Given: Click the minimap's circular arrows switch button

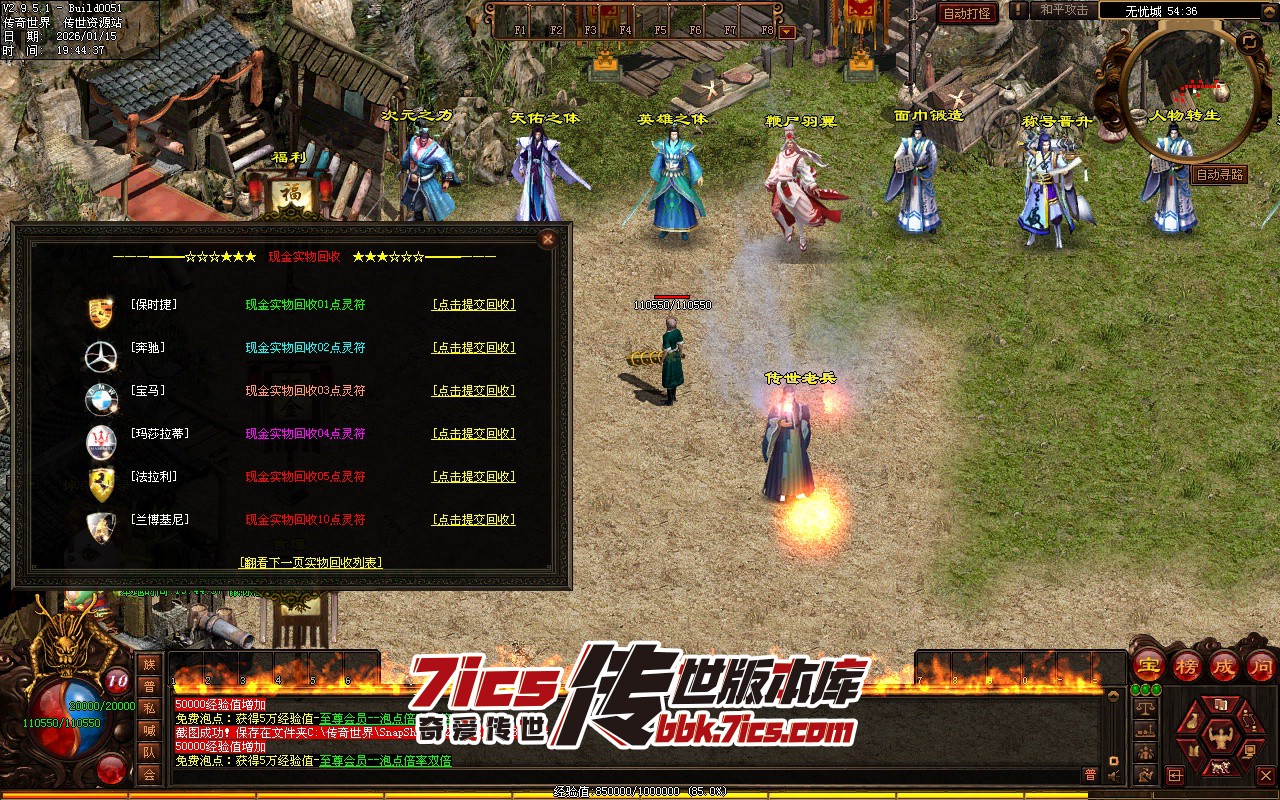Looking at the screenshot, I should click(x=1248, y=42).
